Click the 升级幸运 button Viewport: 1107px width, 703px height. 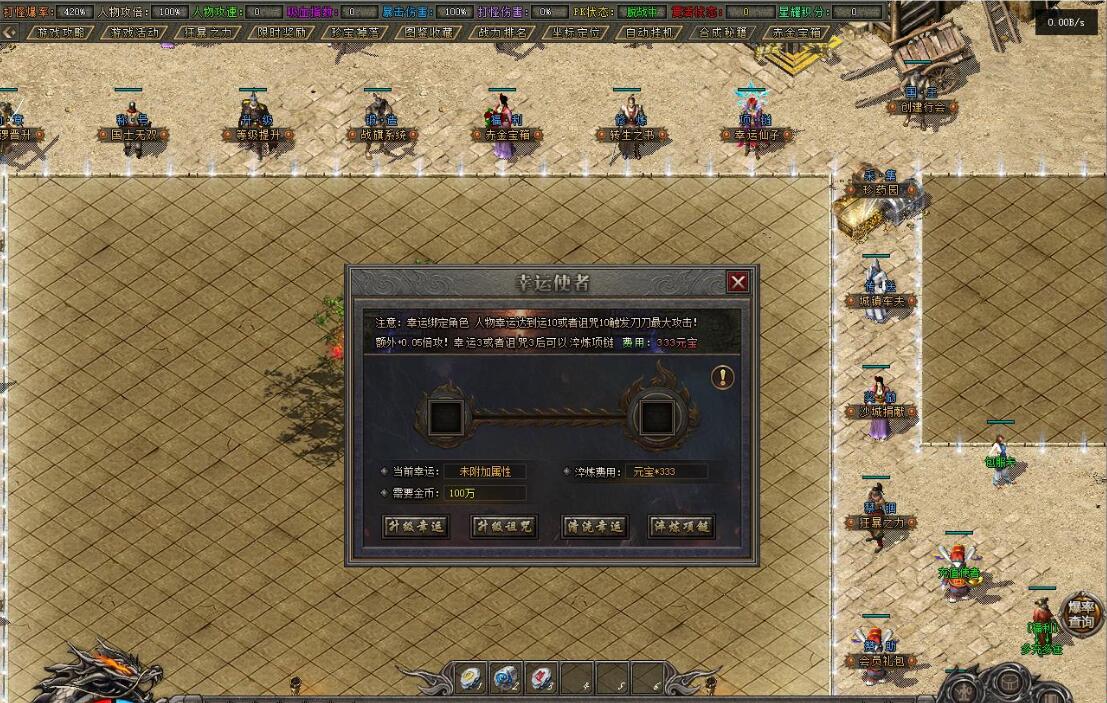[415, 526]
